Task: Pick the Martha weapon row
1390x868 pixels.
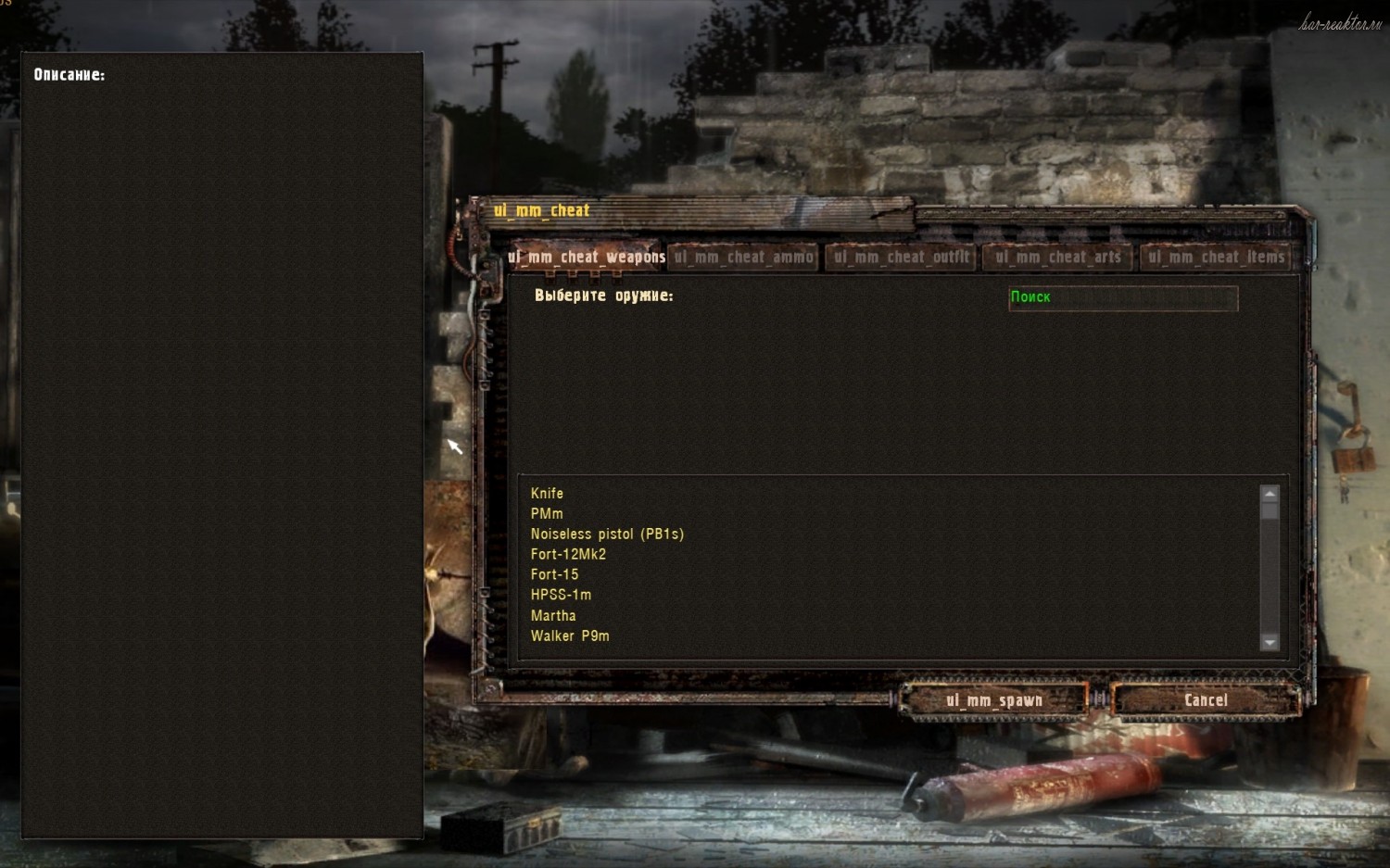Action: pos(553,616)
